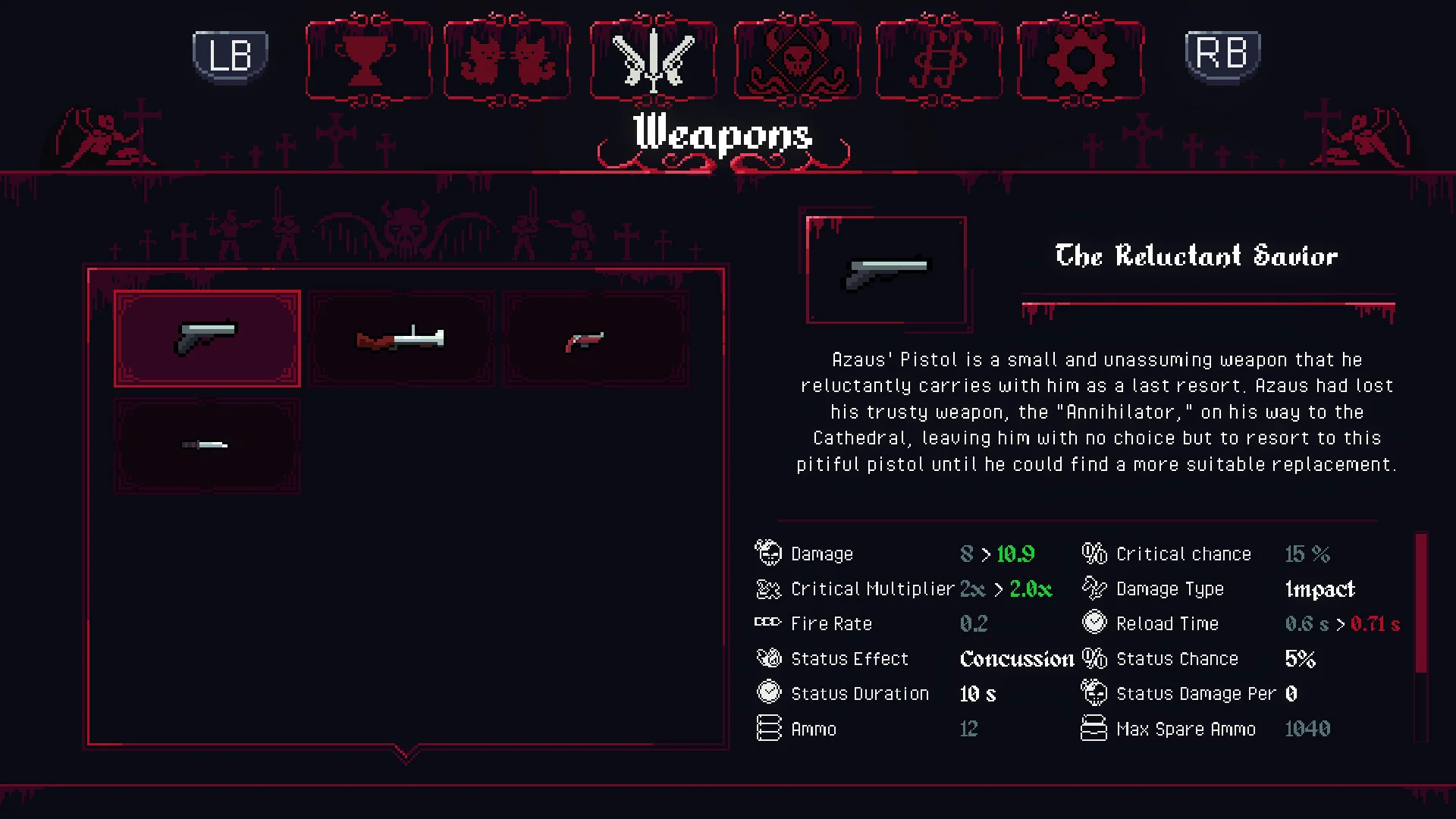Switch to the ornate rune symbol tab
Screen dimensions: 1456x819
click(x=939, y=59)
